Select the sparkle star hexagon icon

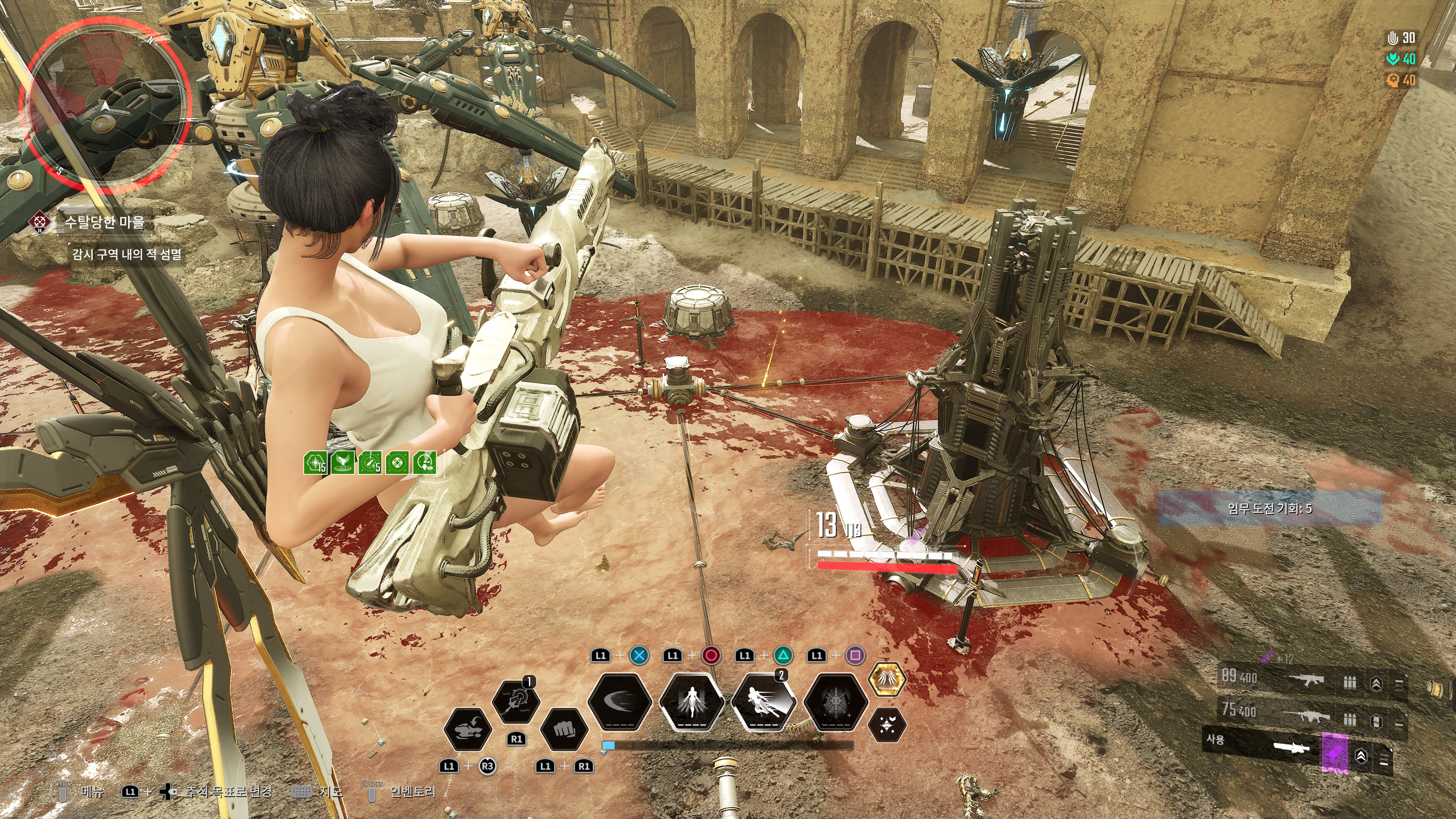click(886, 725)
